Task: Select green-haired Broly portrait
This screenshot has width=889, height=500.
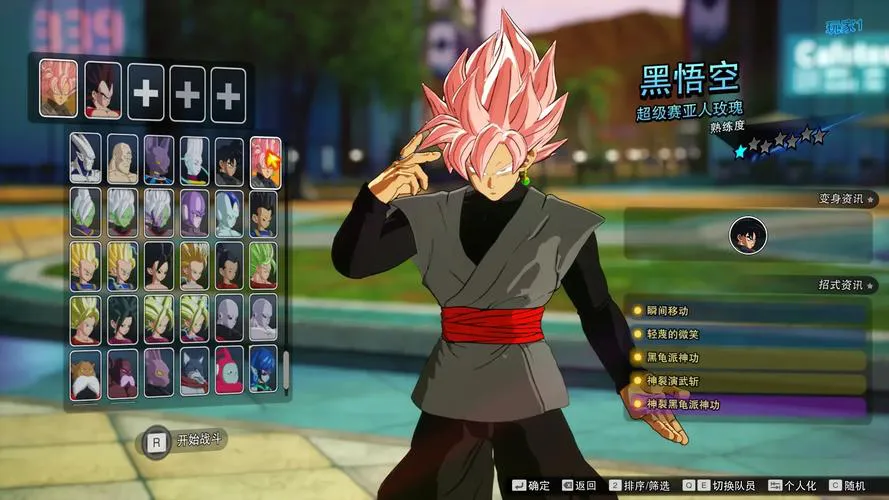Action: (x=263, y=265)
